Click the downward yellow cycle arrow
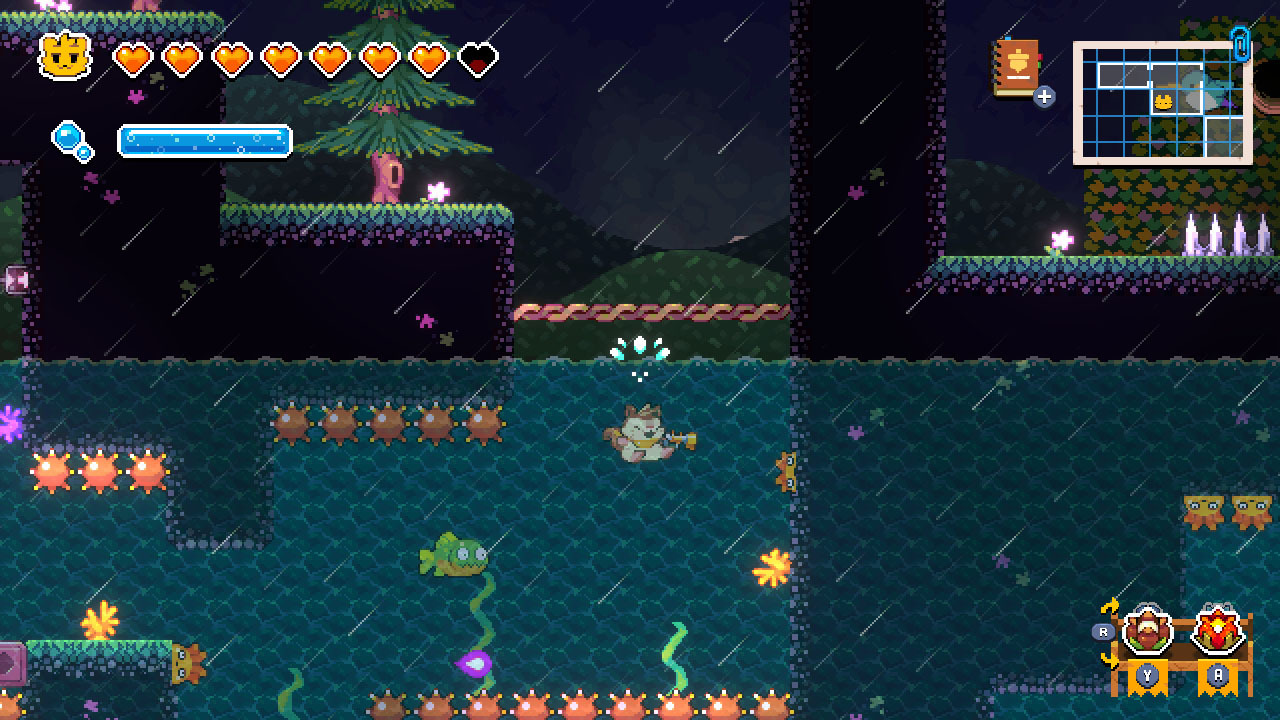 [x=1109, y=662]
